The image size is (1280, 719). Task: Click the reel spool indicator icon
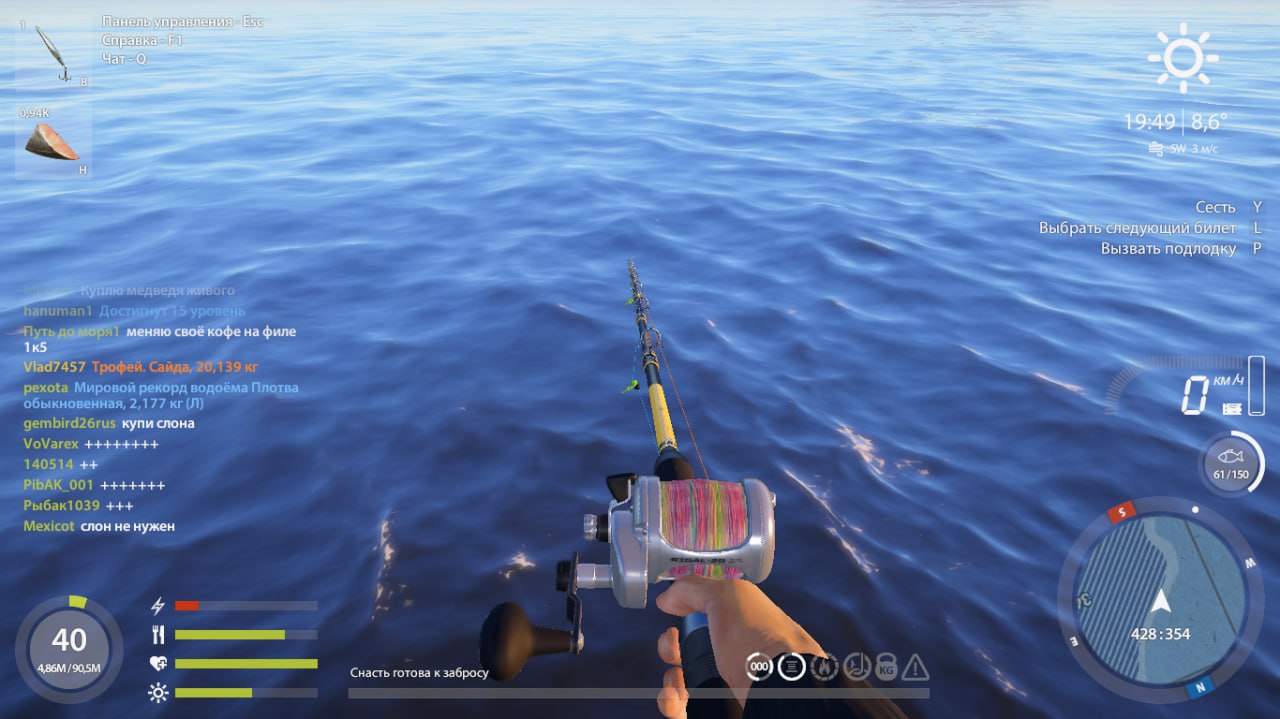tap(792, 666)
